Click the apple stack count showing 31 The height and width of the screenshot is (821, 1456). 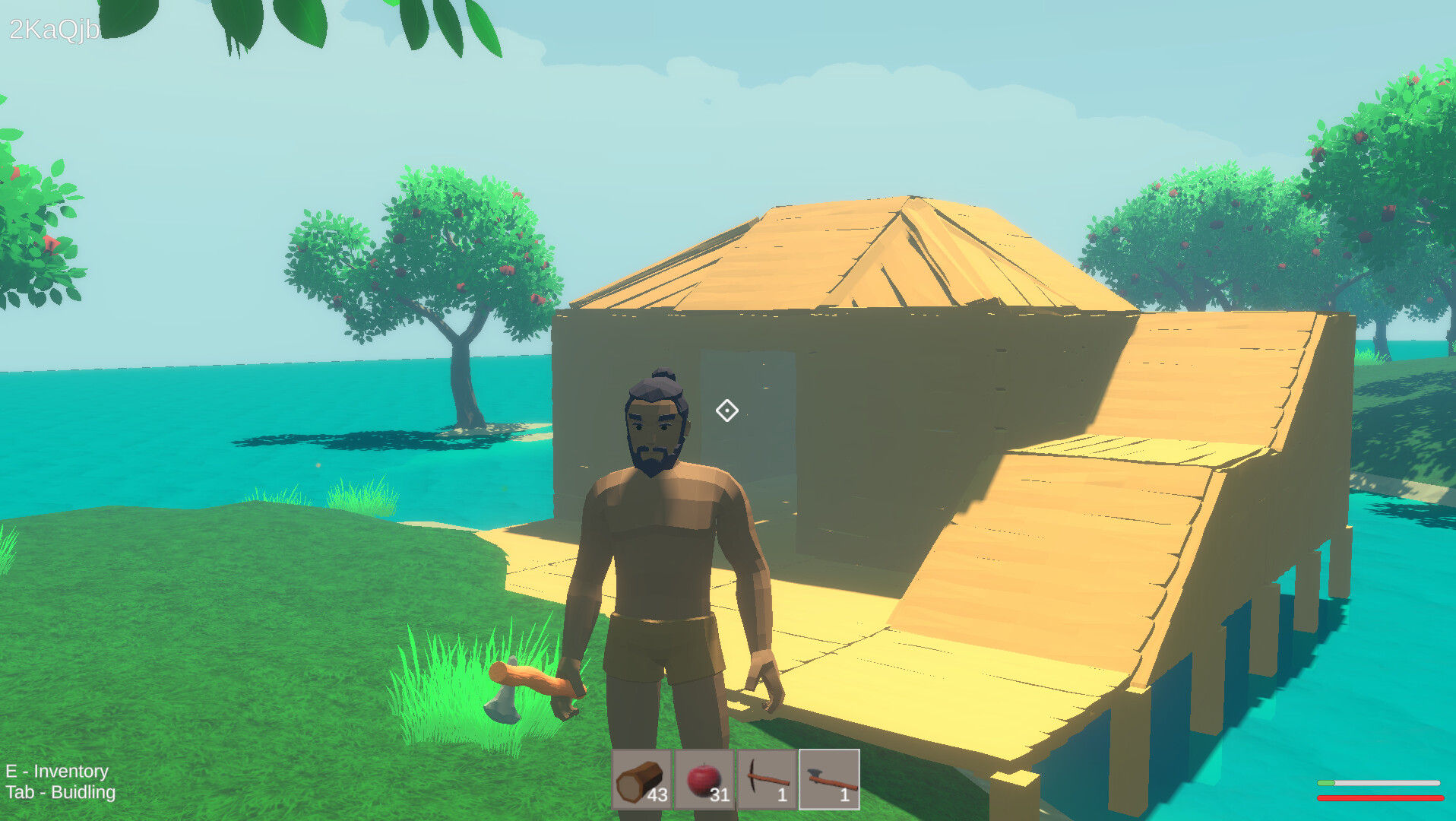point(720,796)
